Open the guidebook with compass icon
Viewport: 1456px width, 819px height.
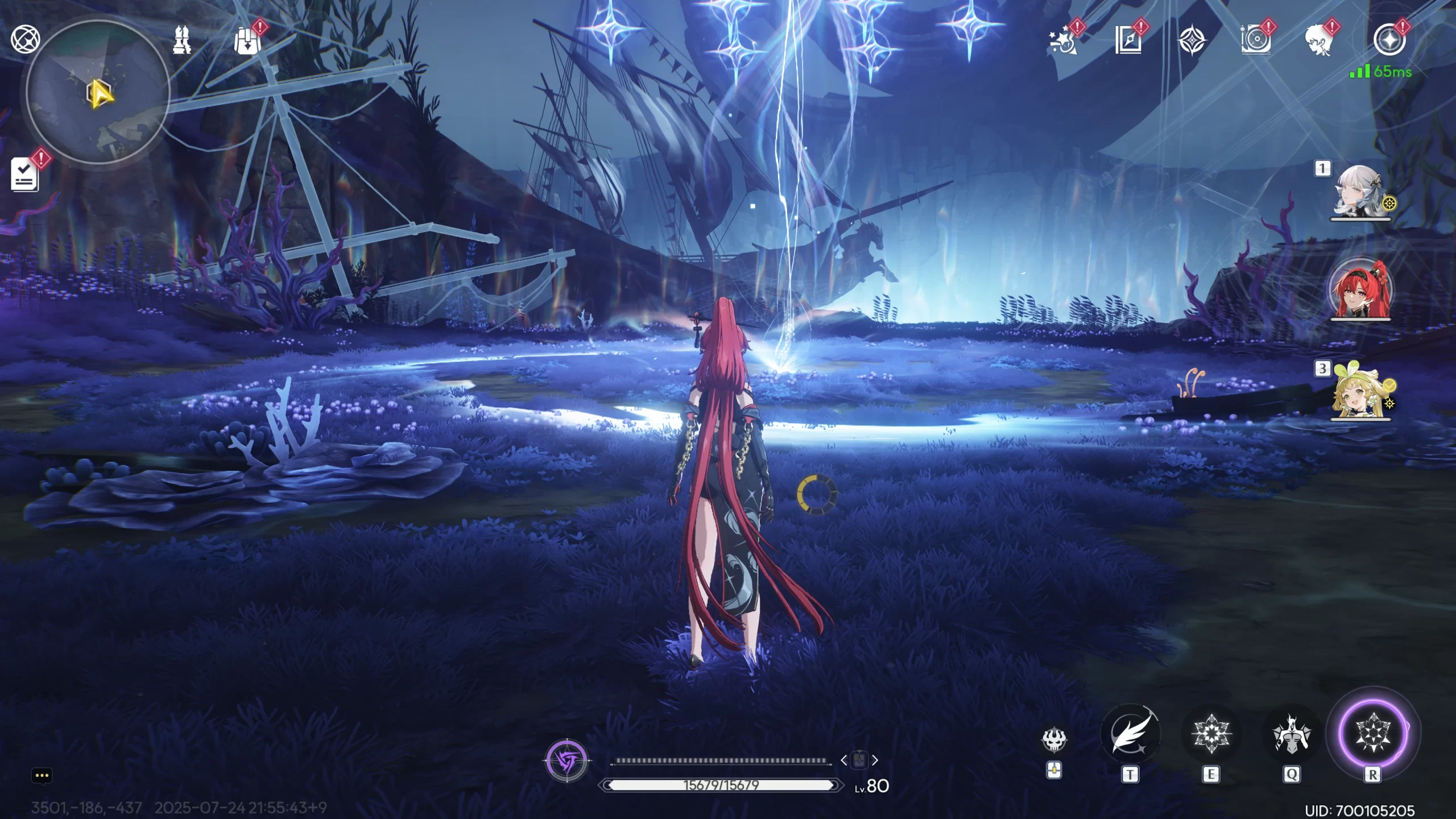1128,41
